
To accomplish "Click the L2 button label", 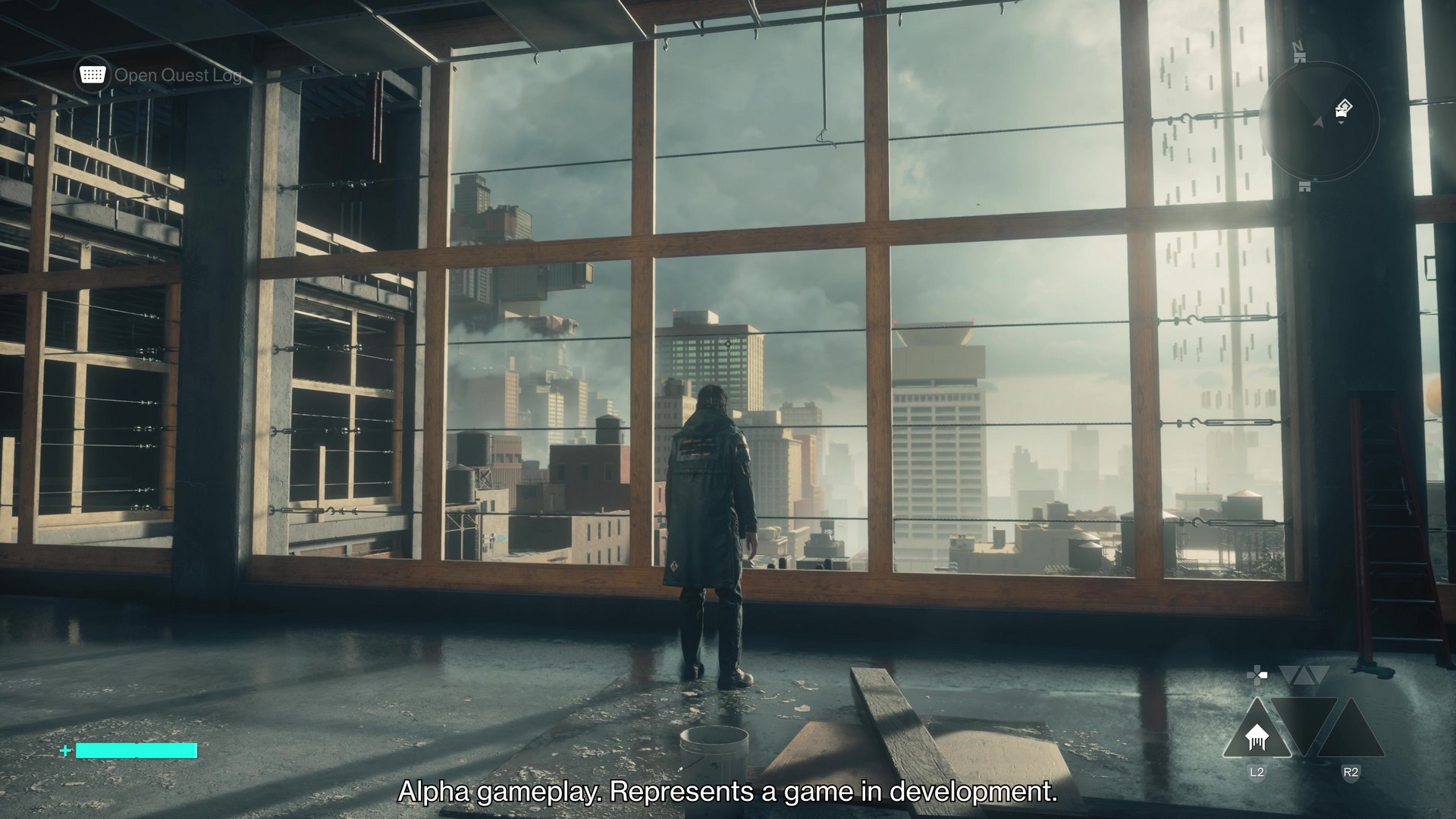I will (1257, 771).
